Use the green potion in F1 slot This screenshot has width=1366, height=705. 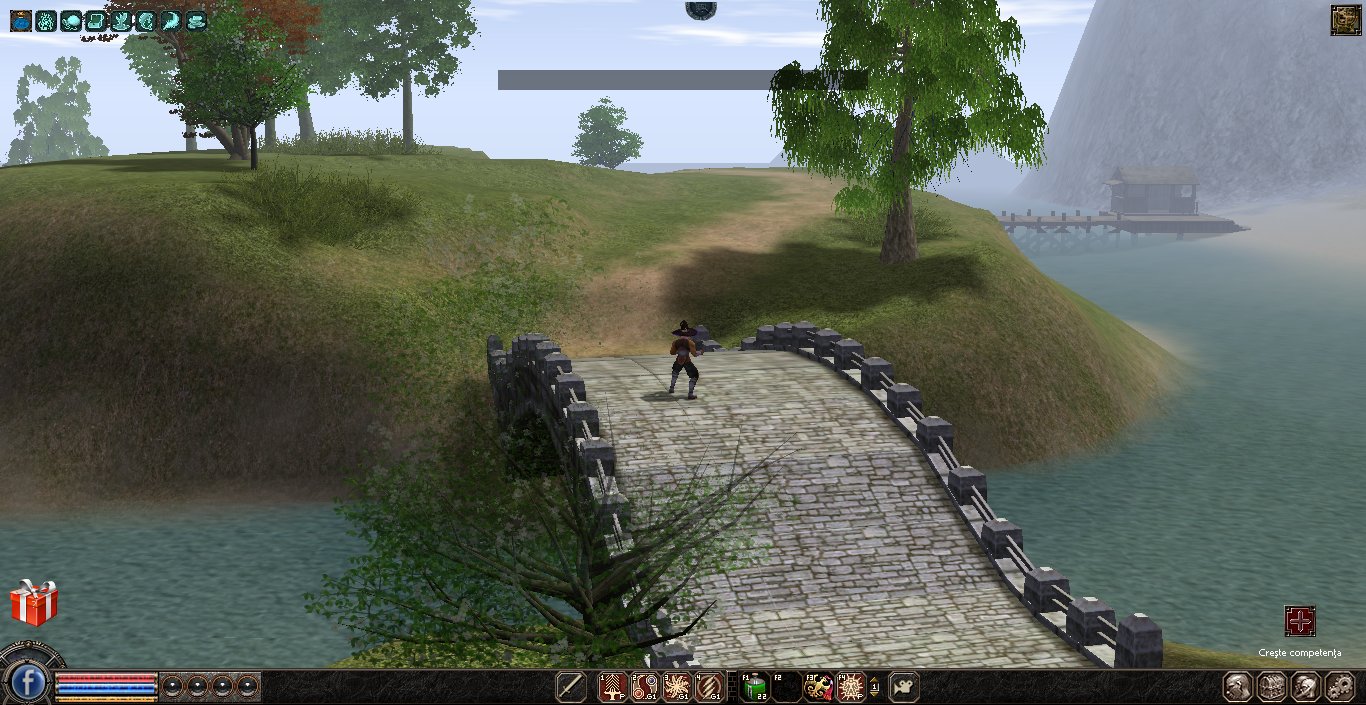point(754,687)
